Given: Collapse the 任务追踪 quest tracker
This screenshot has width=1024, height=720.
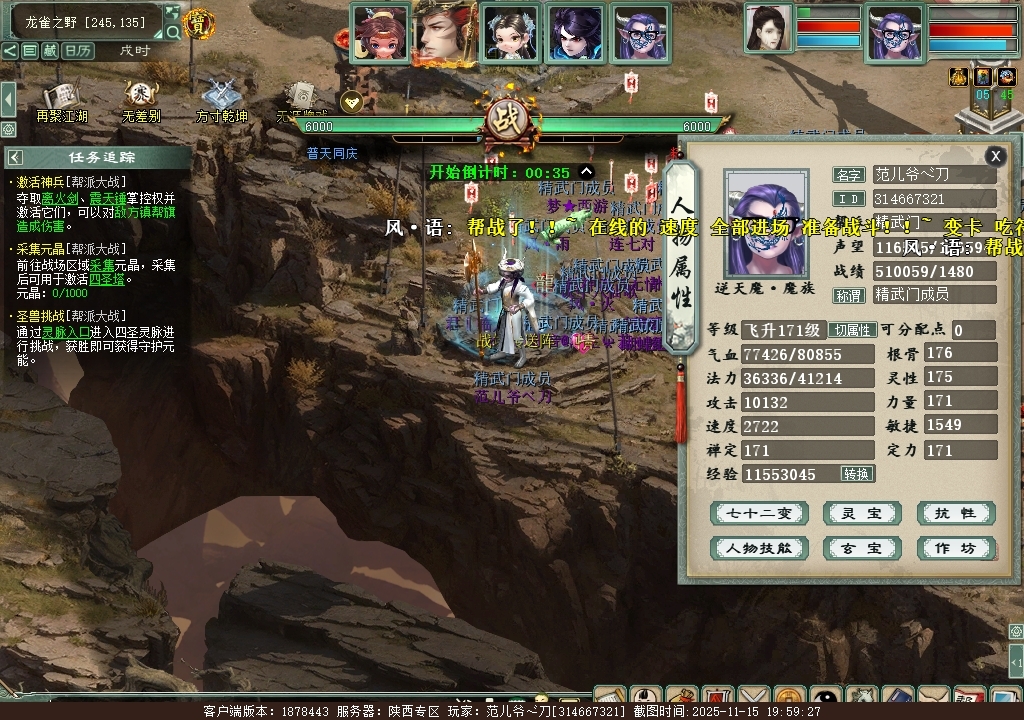Looking at the screenshot, I should point(15,157).
